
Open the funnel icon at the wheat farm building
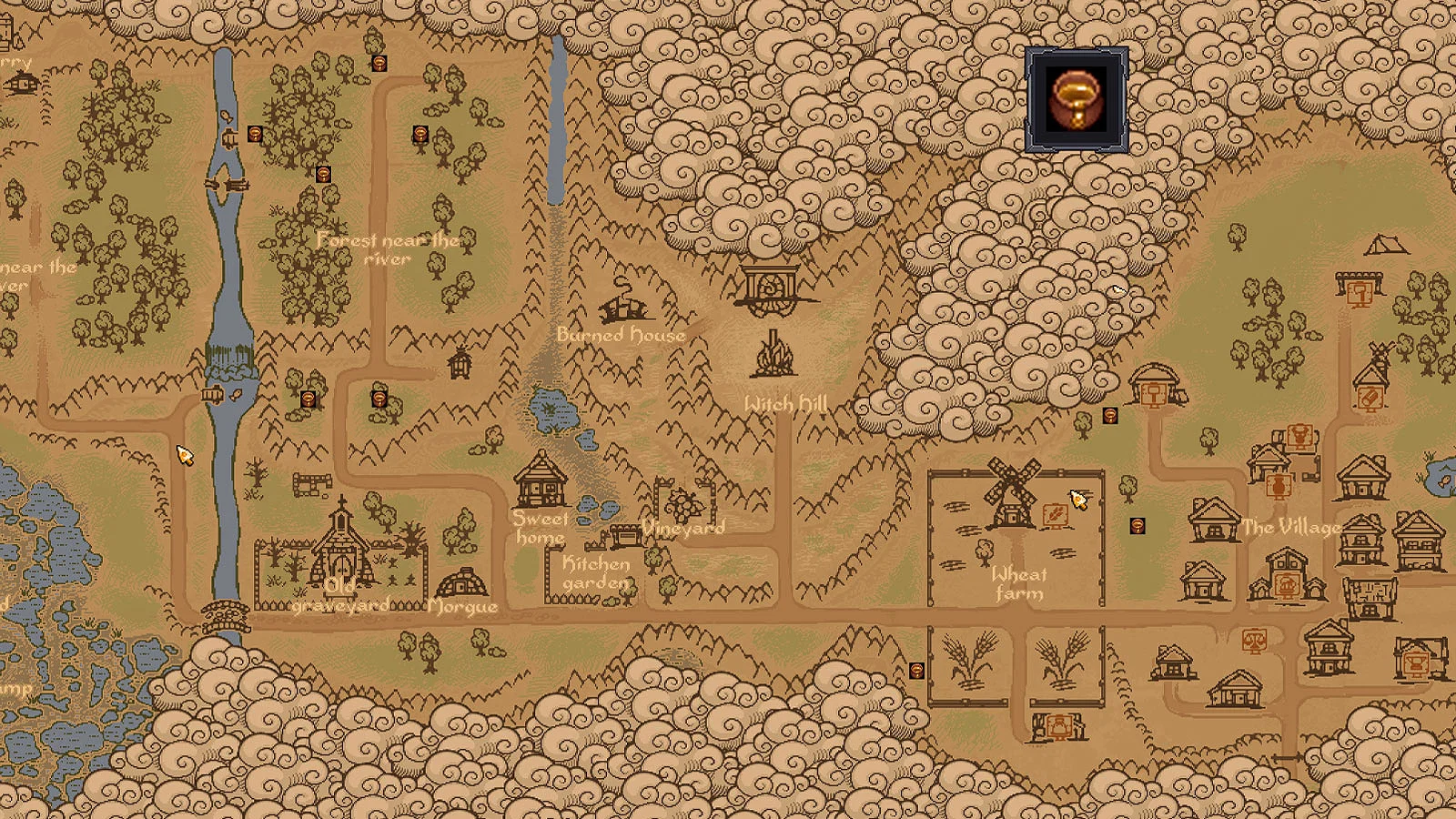click(x=1059, y=727)
